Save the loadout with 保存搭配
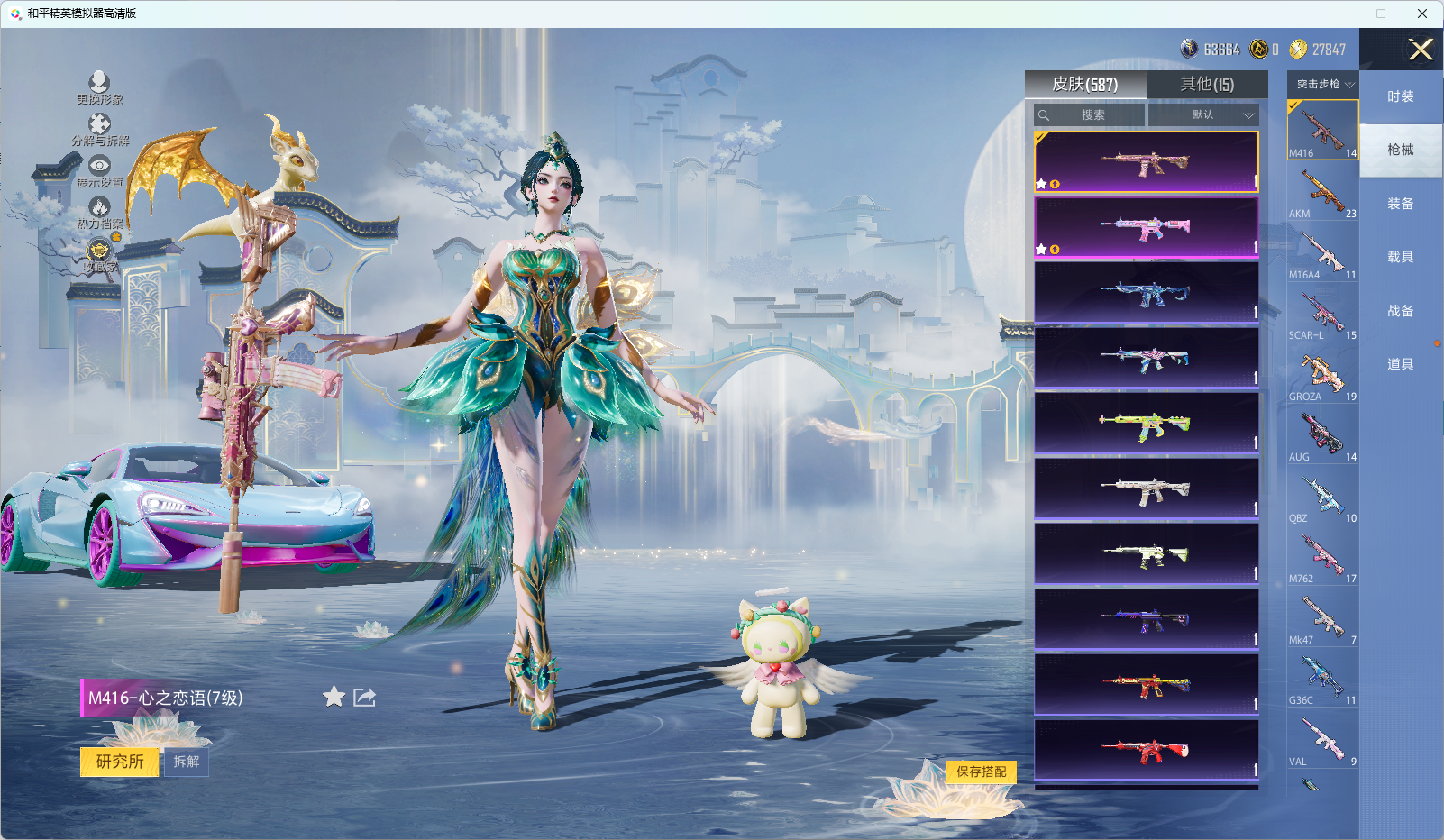 tap(981, 772)
